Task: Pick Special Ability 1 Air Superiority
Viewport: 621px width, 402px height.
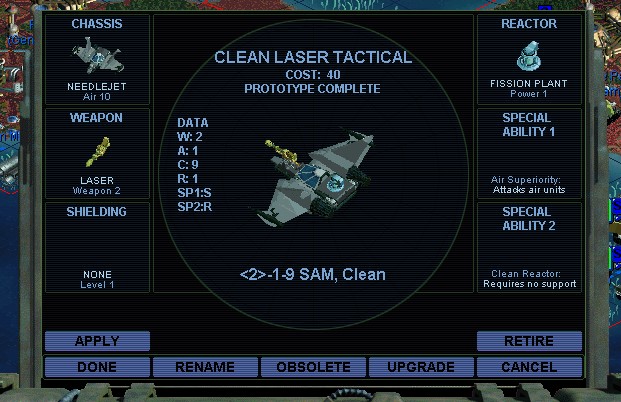Action: click(529, 152)
